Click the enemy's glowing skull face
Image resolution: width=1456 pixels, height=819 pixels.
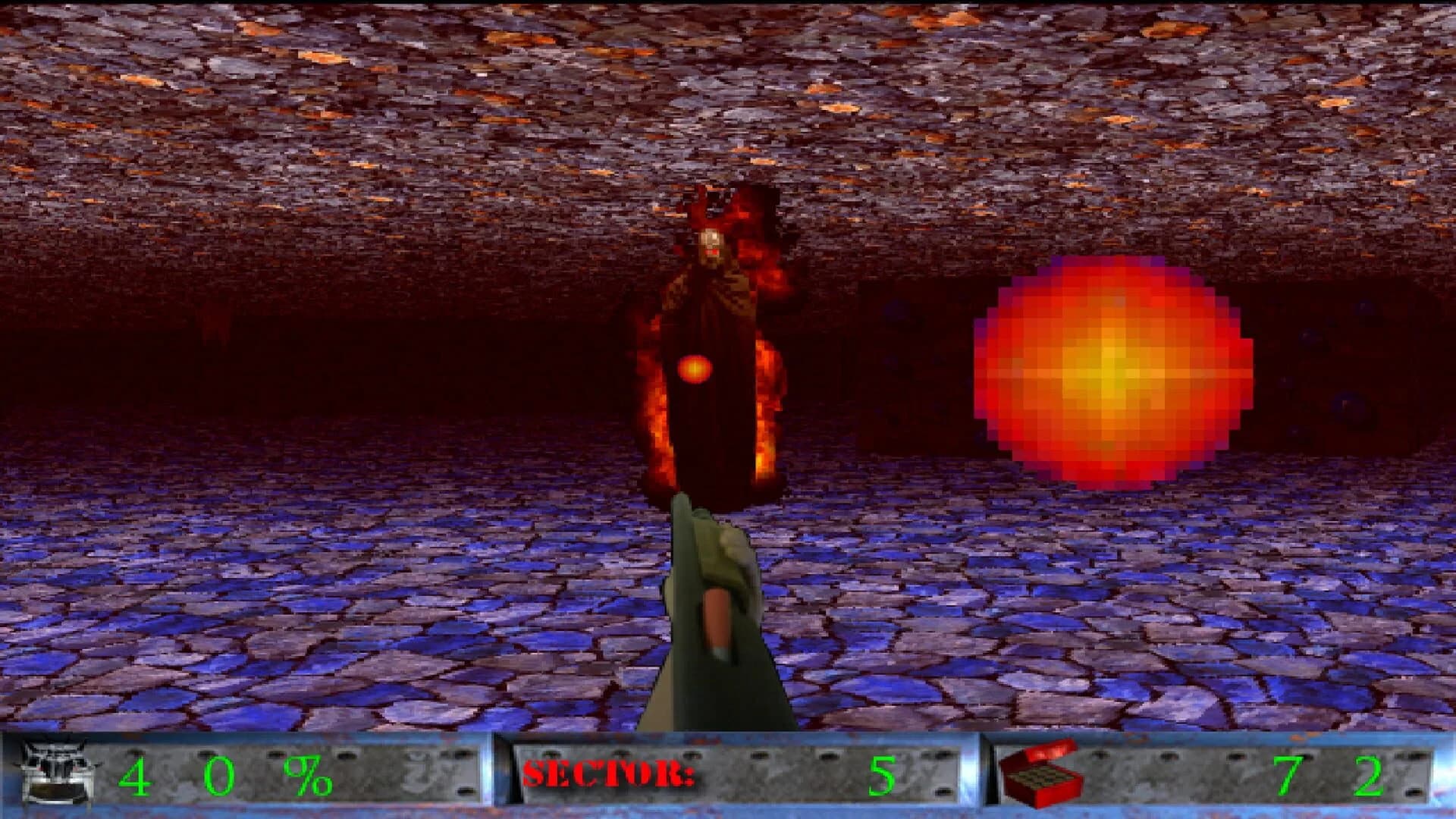[709, 241]
